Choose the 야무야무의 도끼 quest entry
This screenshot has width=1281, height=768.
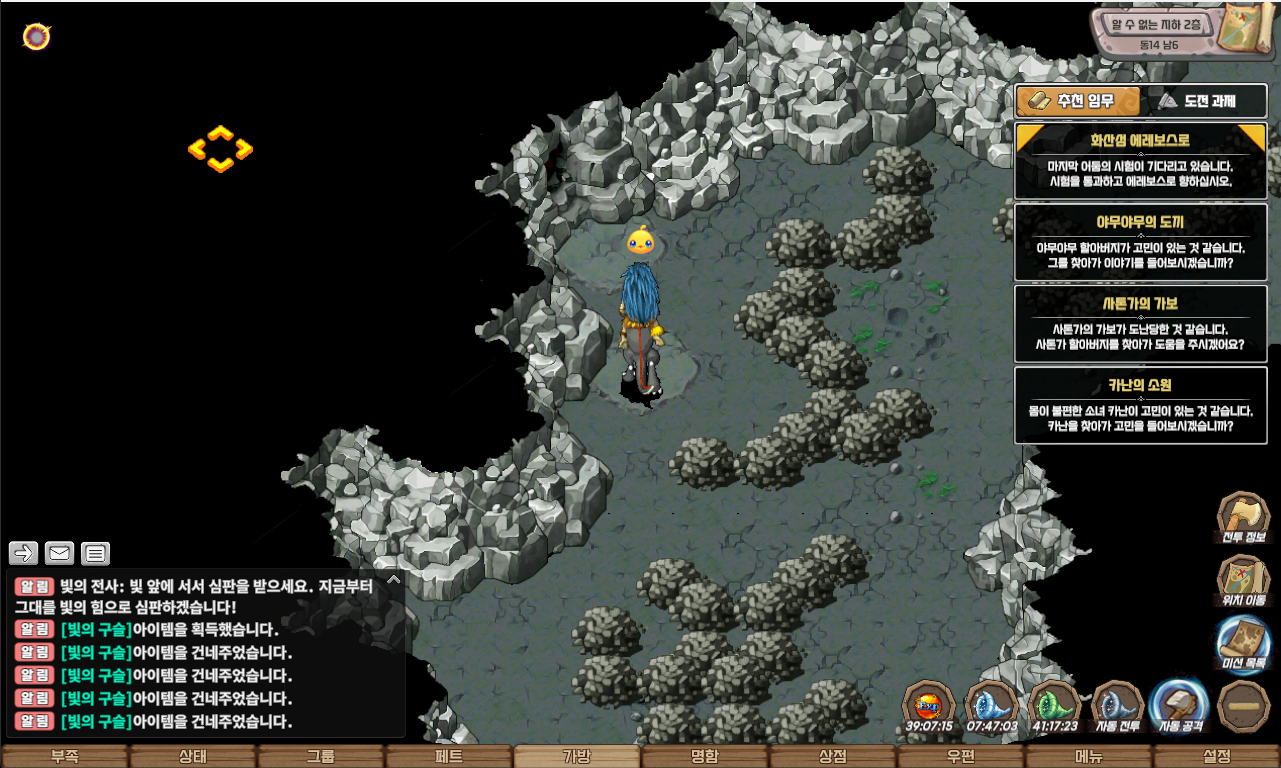1141,242
